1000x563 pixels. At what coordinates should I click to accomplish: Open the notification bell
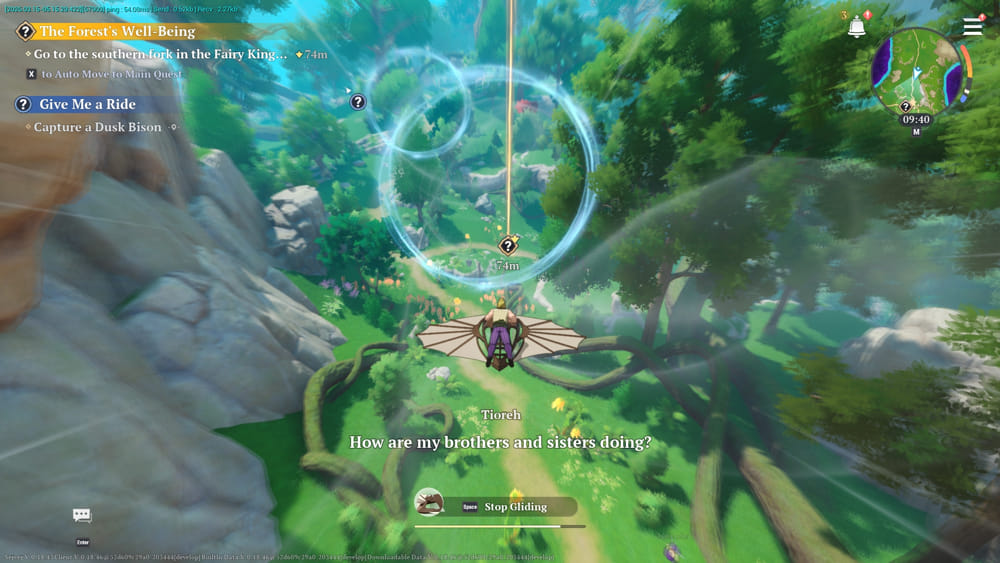857,27
